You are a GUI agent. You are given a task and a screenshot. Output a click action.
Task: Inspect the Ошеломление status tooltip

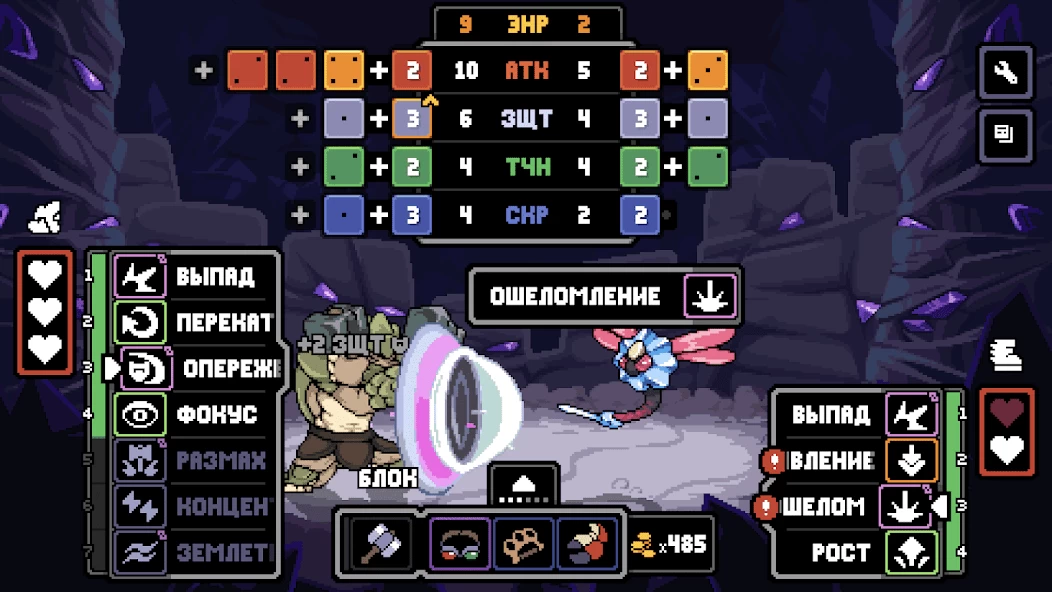coord(604,296)
